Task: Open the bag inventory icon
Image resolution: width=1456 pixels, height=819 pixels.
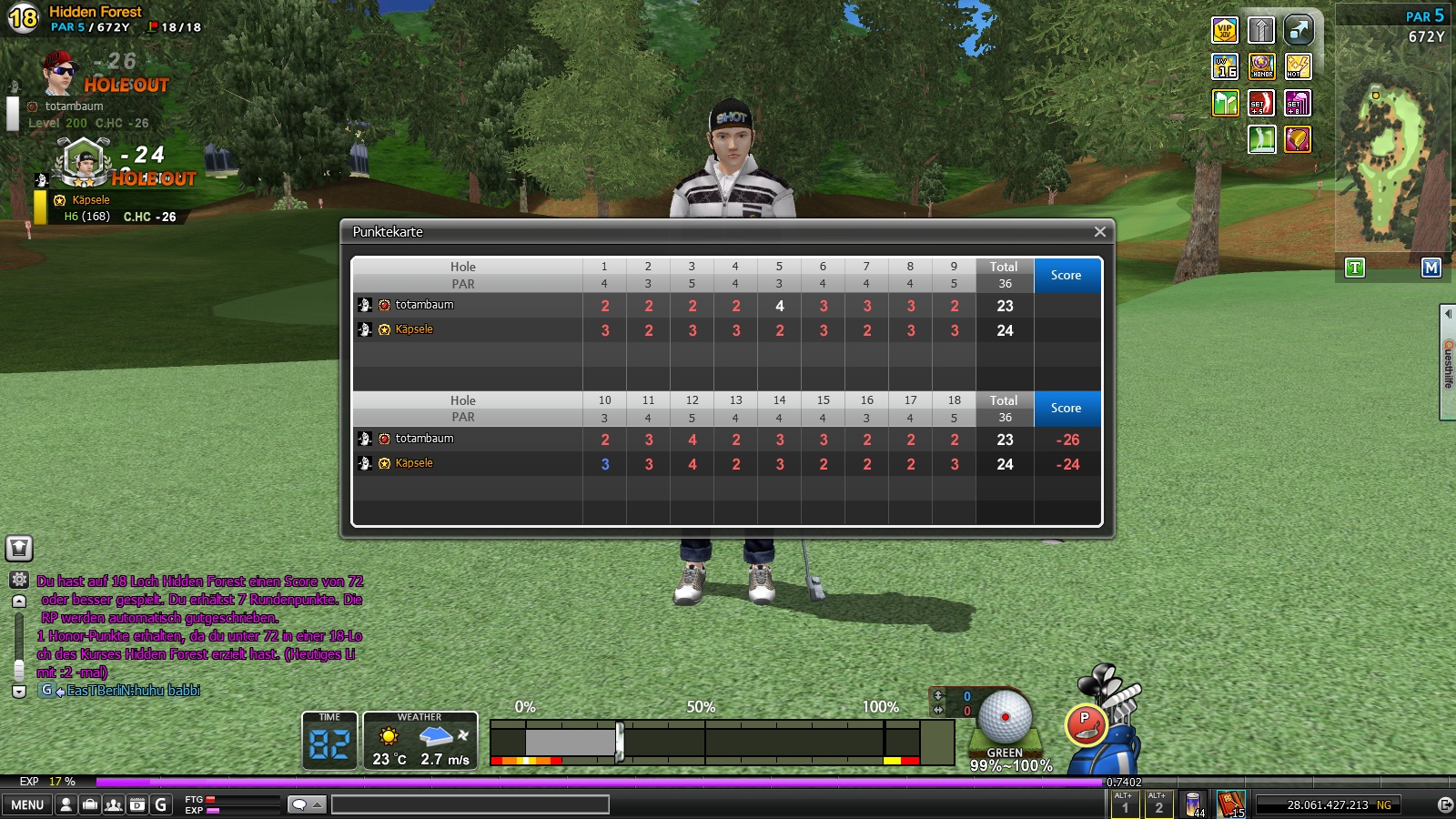Action: coord(90,804)
